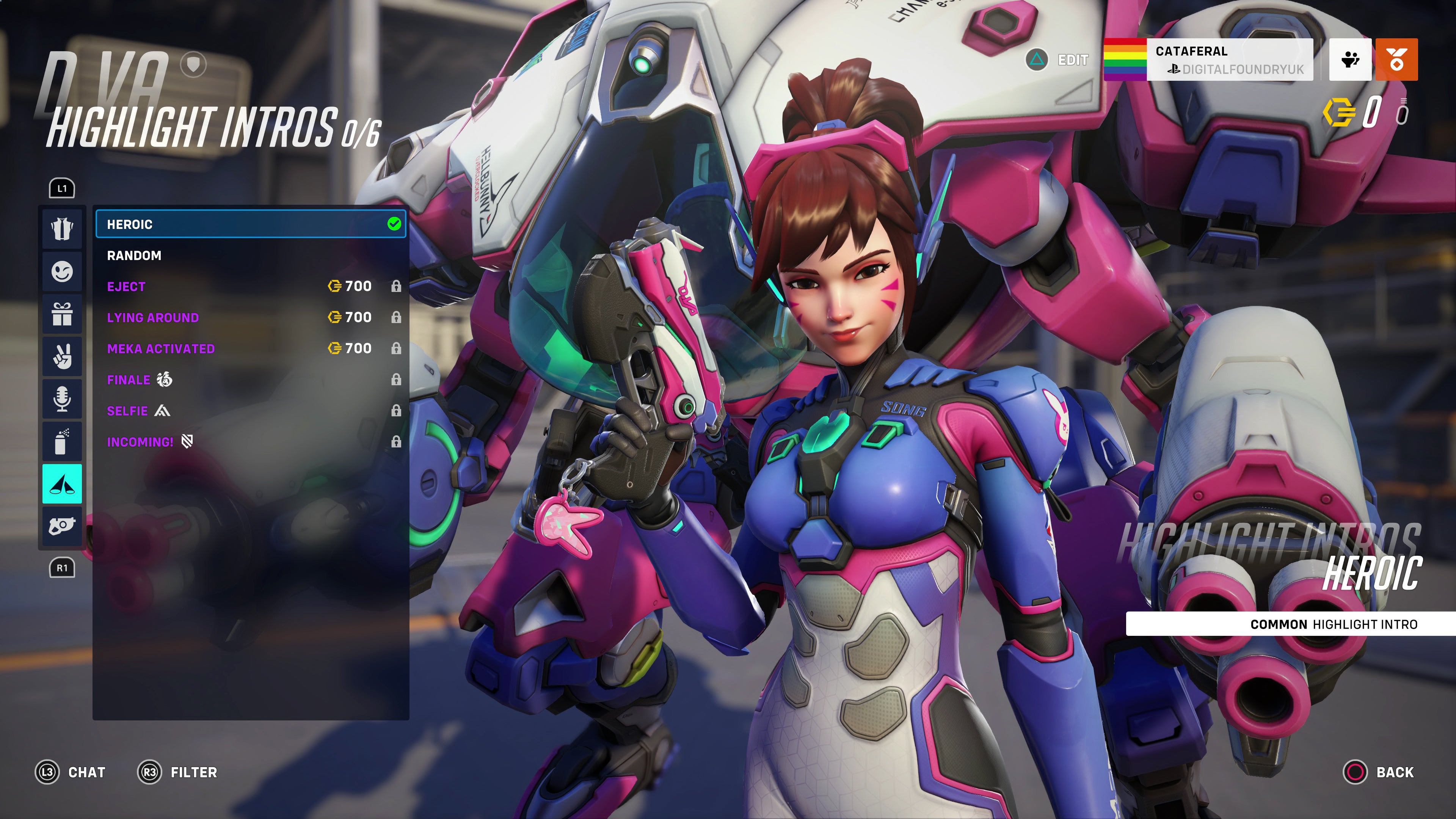
Task: Click the social groups icon near top right
Action: pyautogui.click(x=1350, y=59)
